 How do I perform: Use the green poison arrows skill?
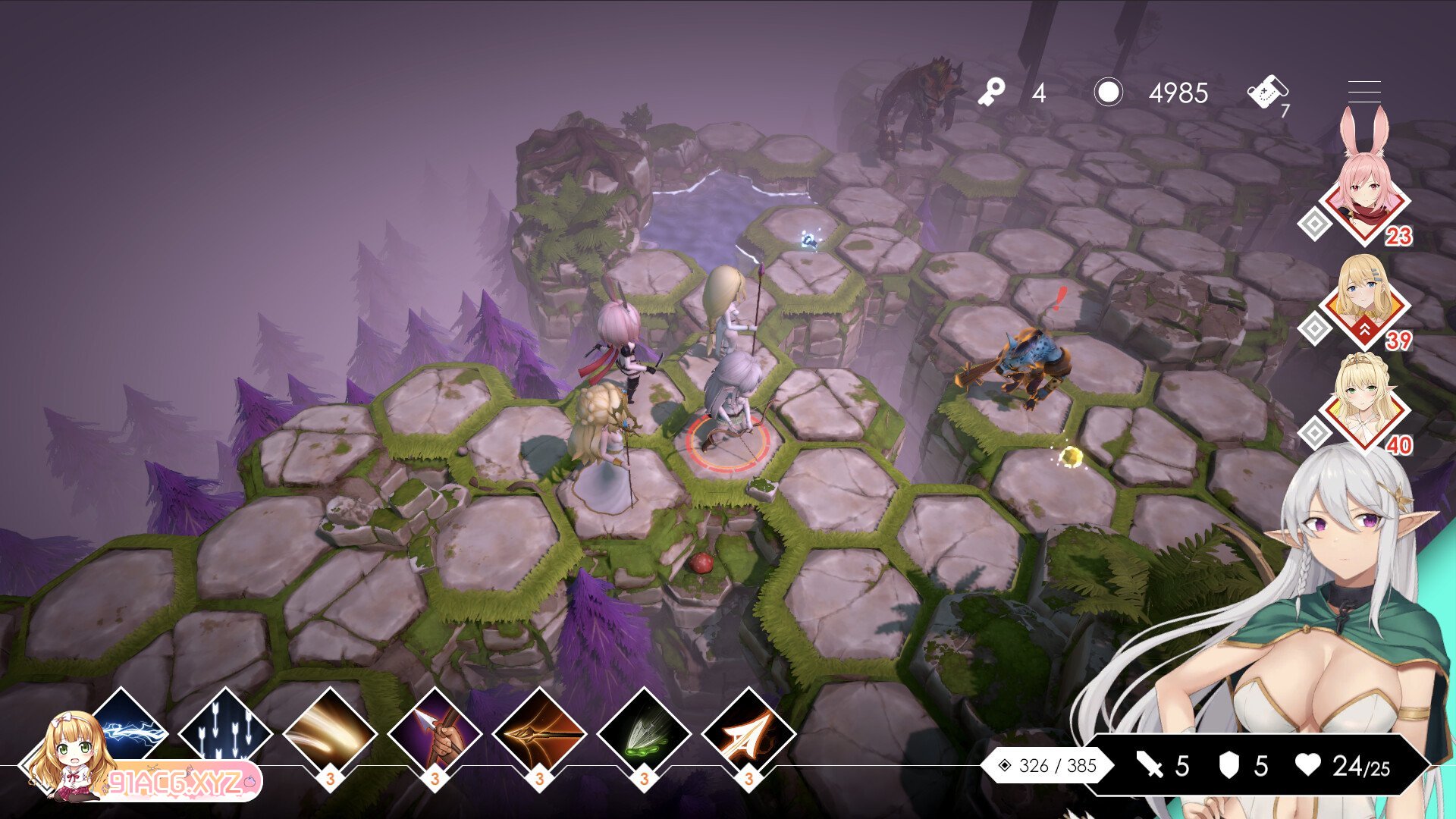tap(644, 733)
